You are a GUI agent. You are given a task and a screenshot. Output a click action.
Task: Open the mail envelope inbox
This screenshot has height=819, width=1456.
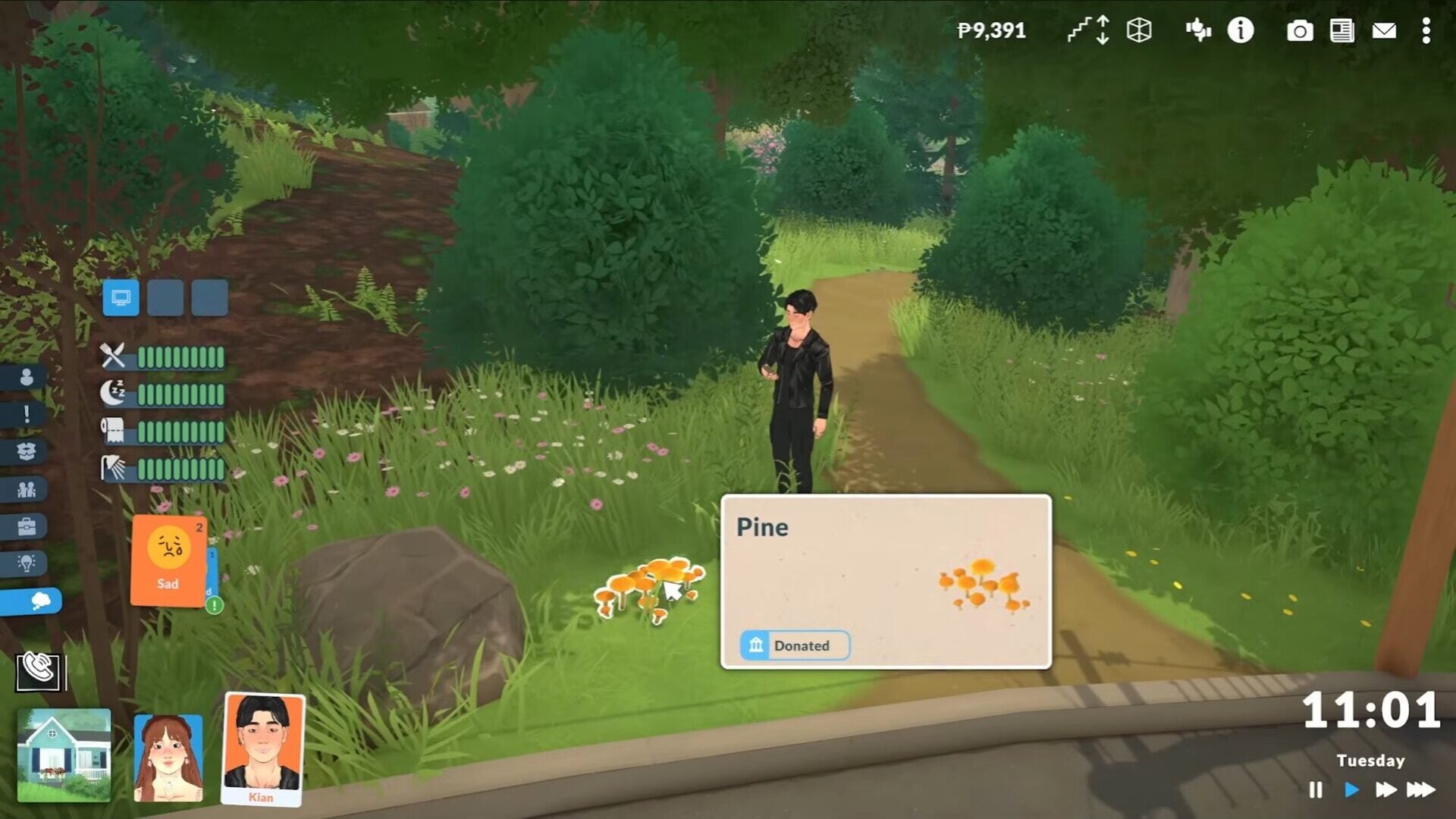[1384, 31]
